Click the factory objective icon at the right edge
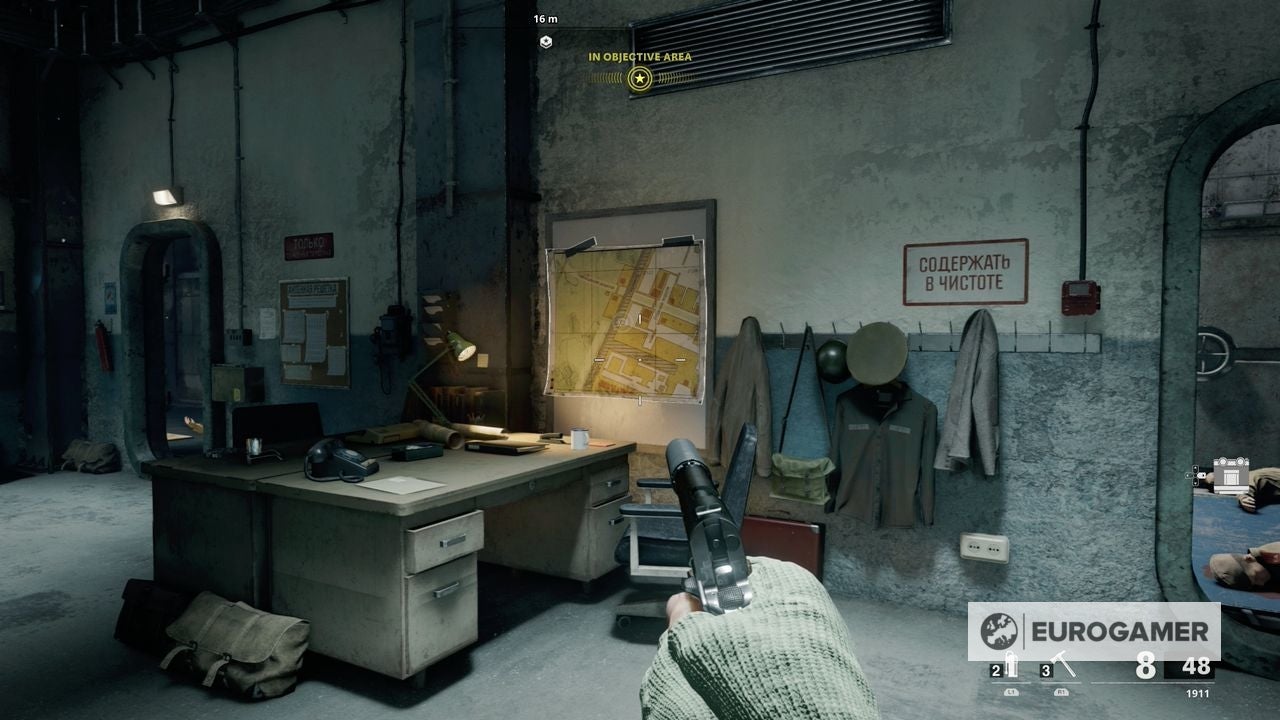 click(x=1231, y=473)
